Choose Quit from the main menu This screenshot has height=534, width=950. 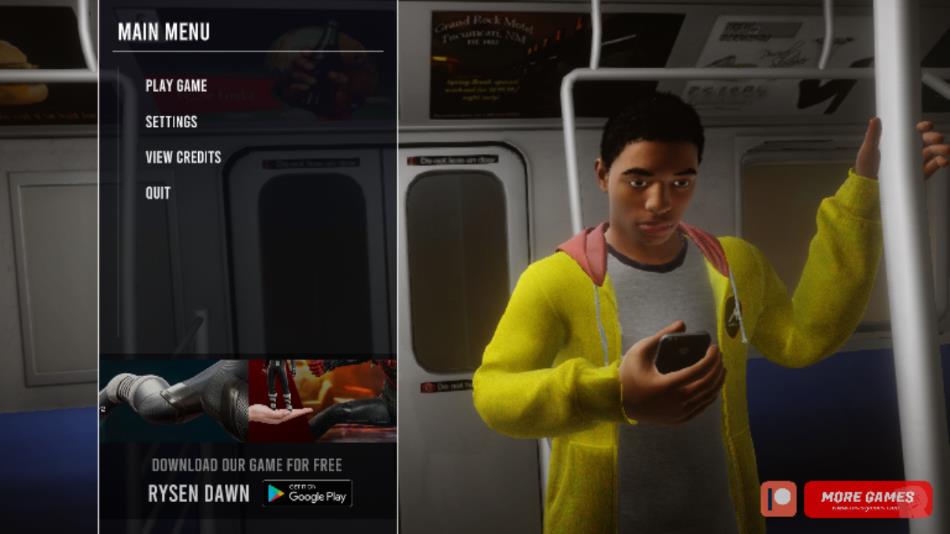(158, 193)
